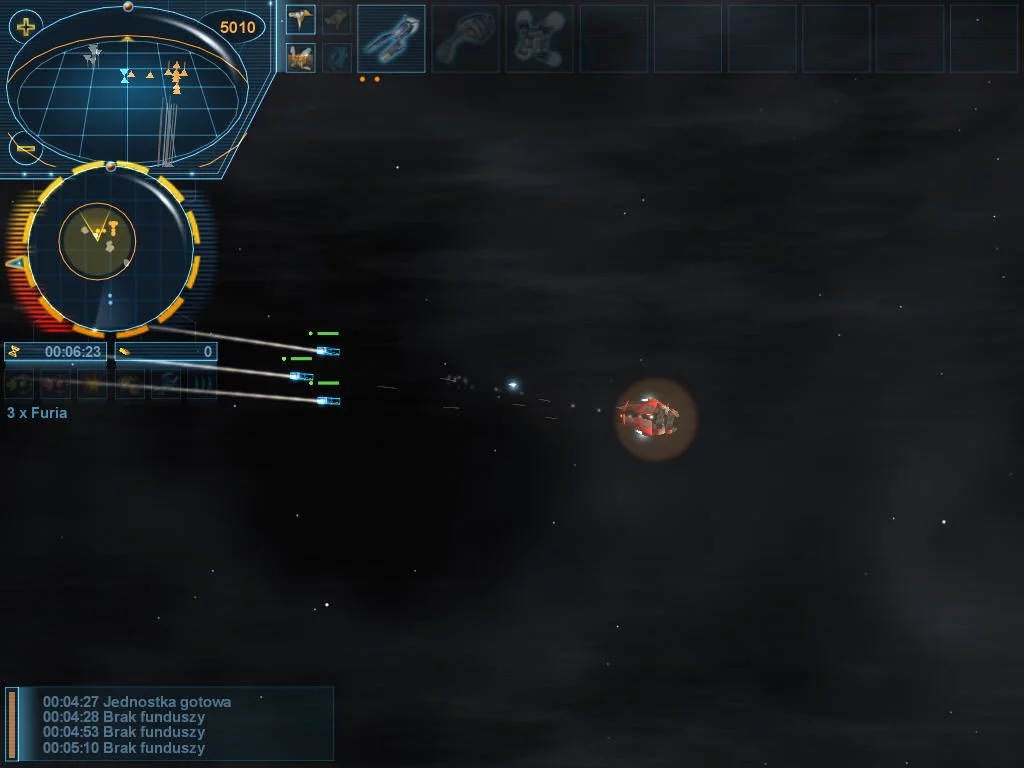
Task: Click the minus zoom button on the sector map
Action: pyautogui.click(x=26, y=149)
